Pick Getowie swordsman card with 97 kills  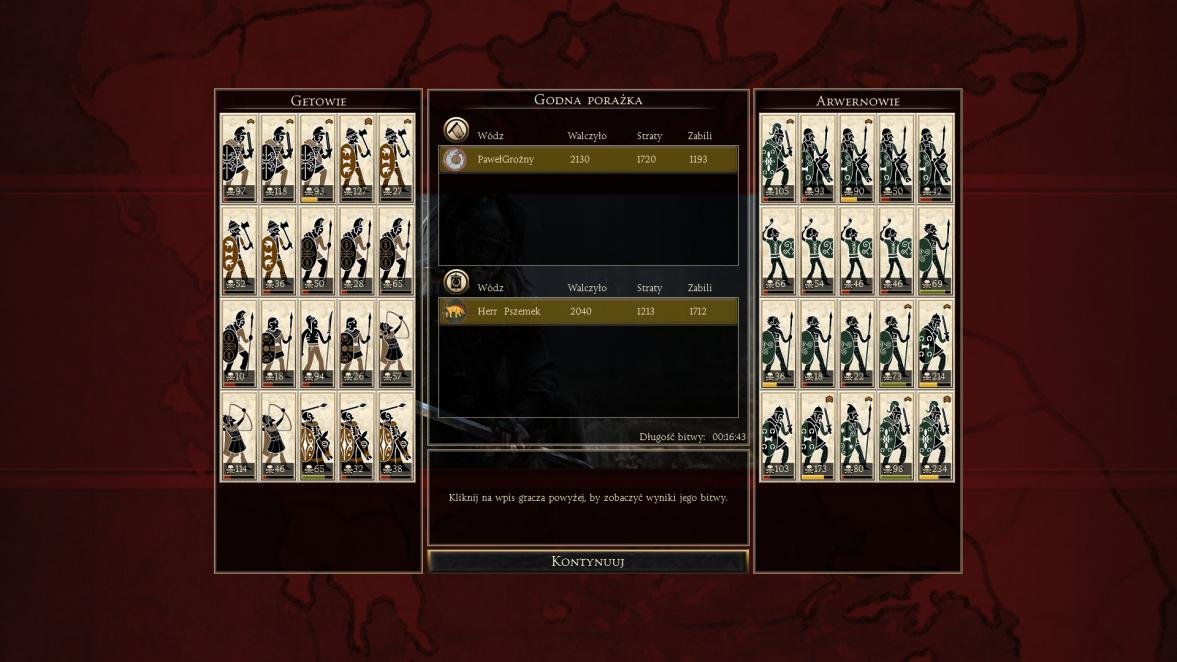(x=239, y=158)
